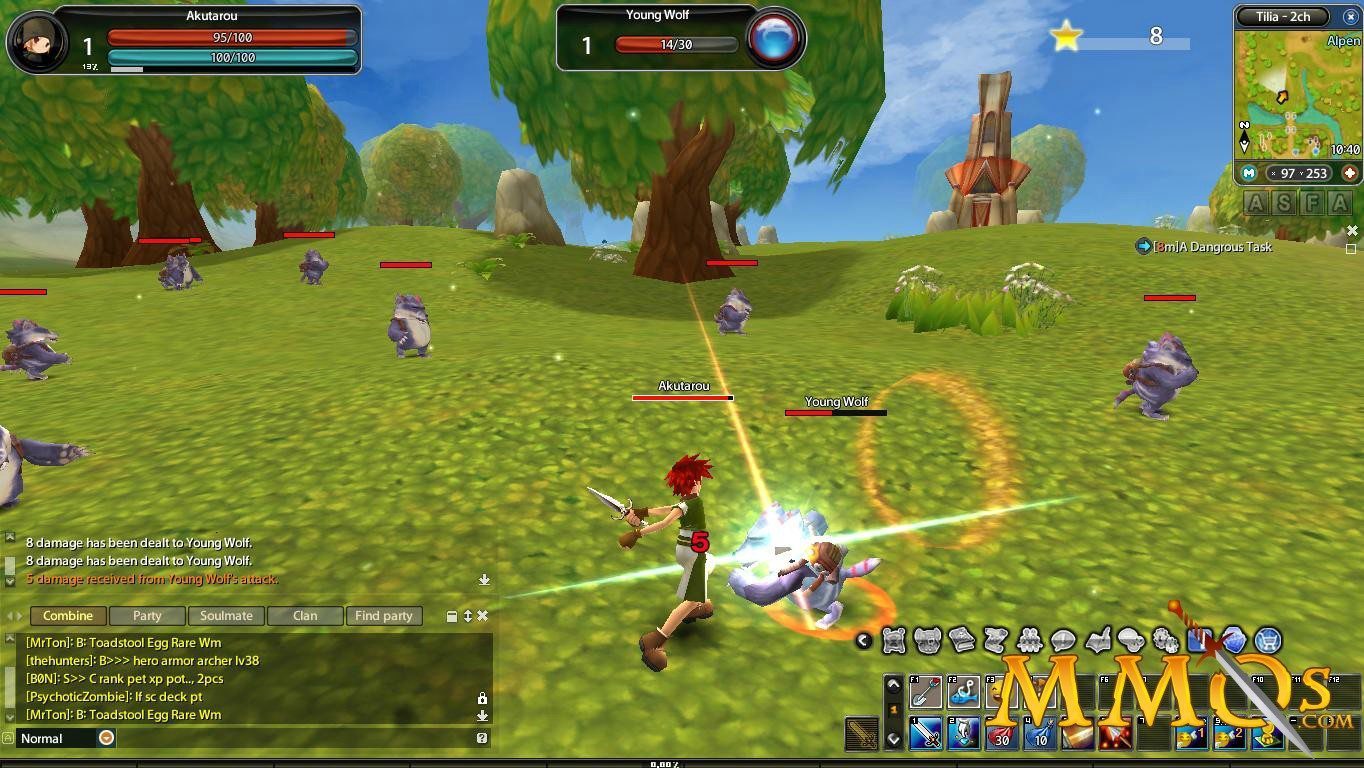The image size is (1364, 768).
Task: Collapse the menu icon row with the arrow
Action: tap(864, 641)
